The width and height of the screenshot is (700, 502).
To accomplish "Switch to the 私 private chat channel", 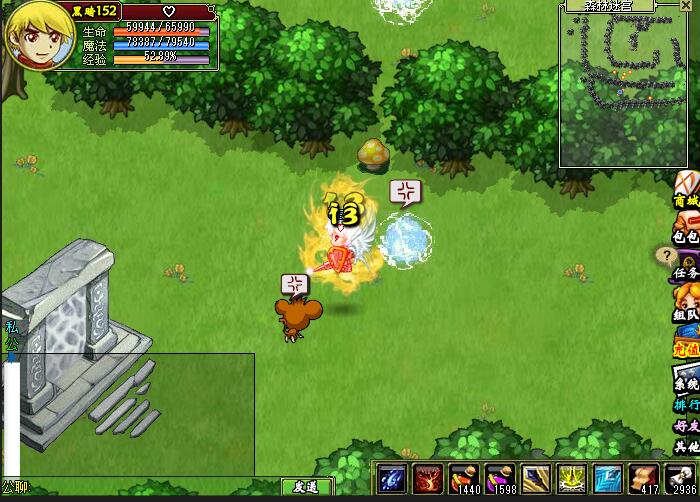I will (x=11, y=327).
